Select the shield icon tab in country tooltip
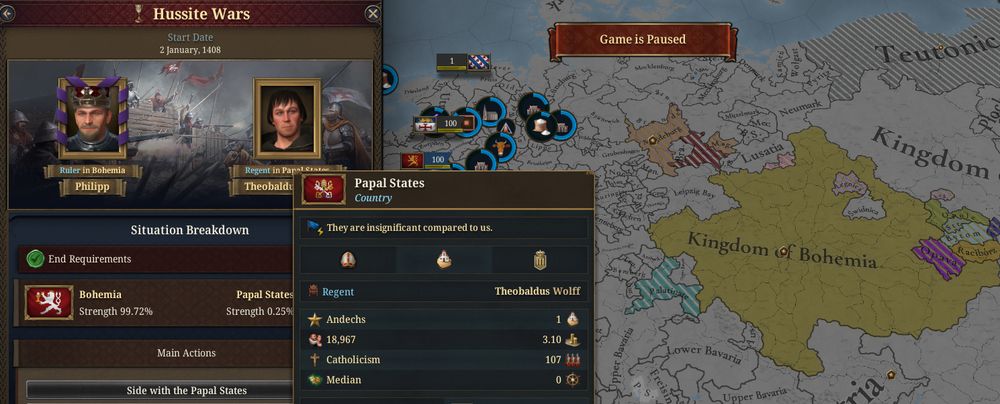Image resolution: width=1000 pixels, height=404 pixels. pyautogui.click(x=540, y=260)
